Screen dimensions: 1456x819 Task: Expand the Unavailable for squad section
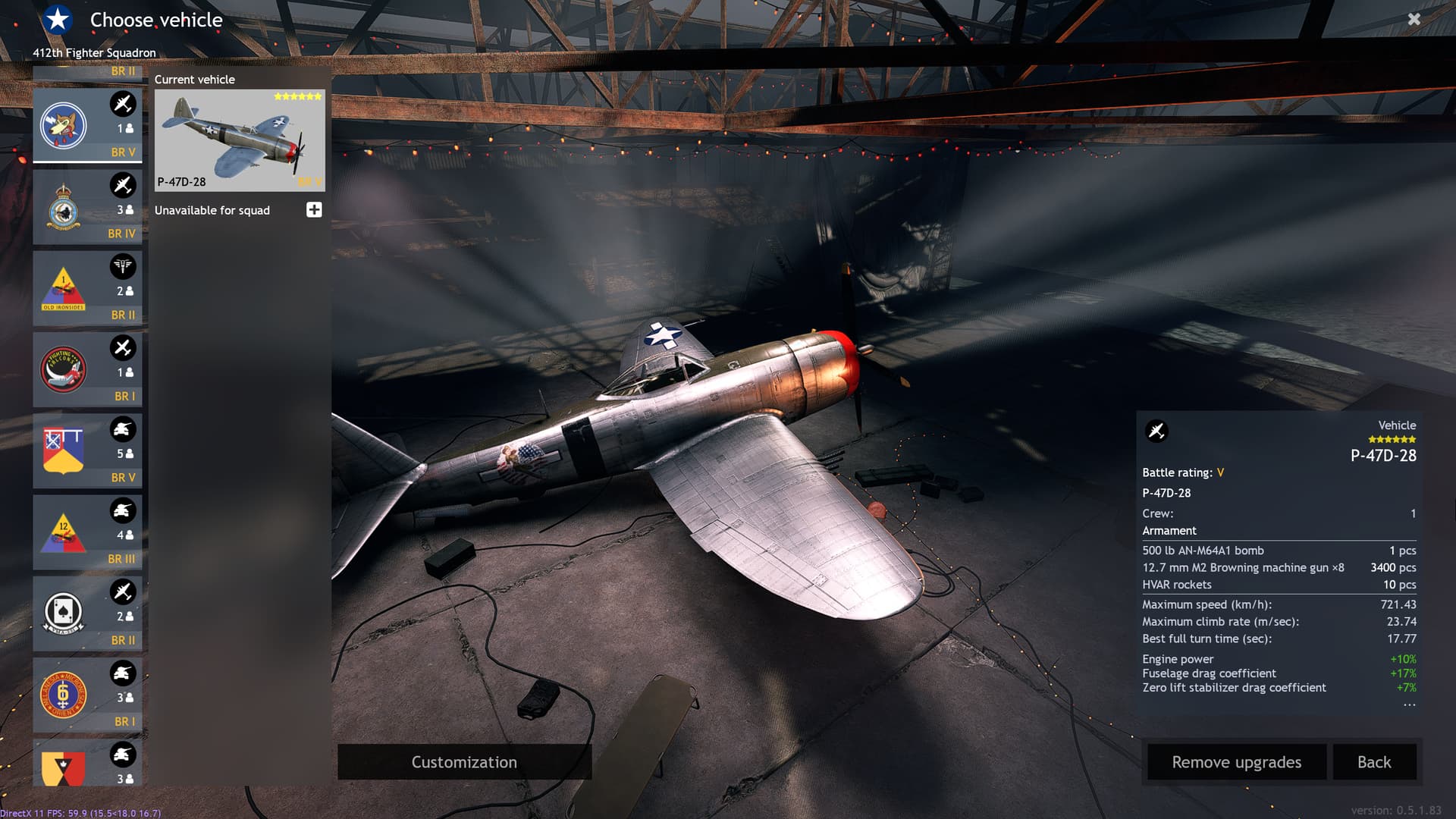coord(314,210)
